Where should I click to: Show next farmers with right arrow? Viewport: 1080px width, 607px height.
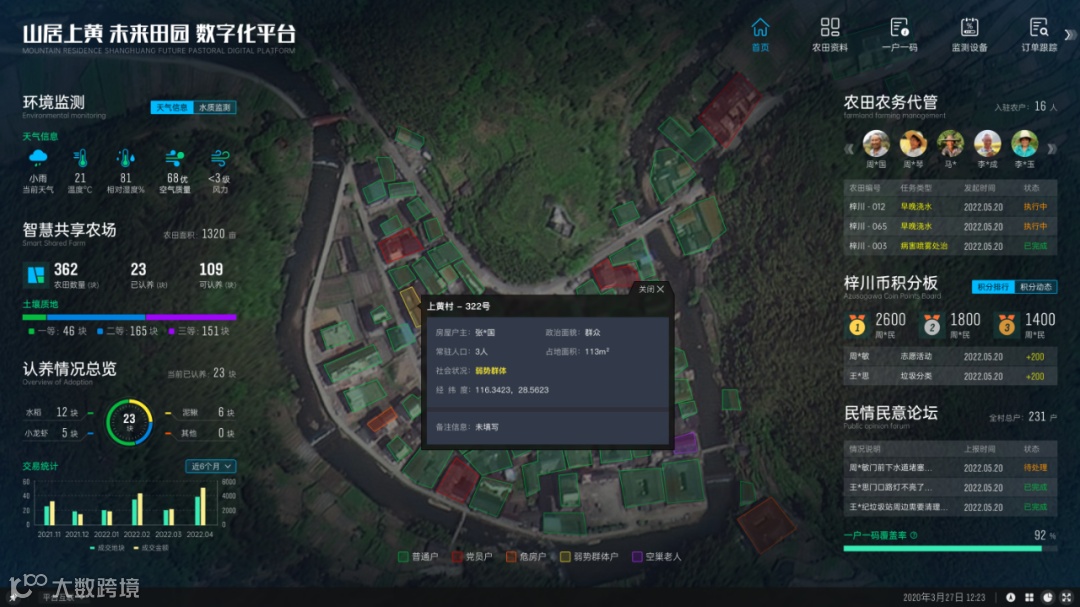(1049, 149)
